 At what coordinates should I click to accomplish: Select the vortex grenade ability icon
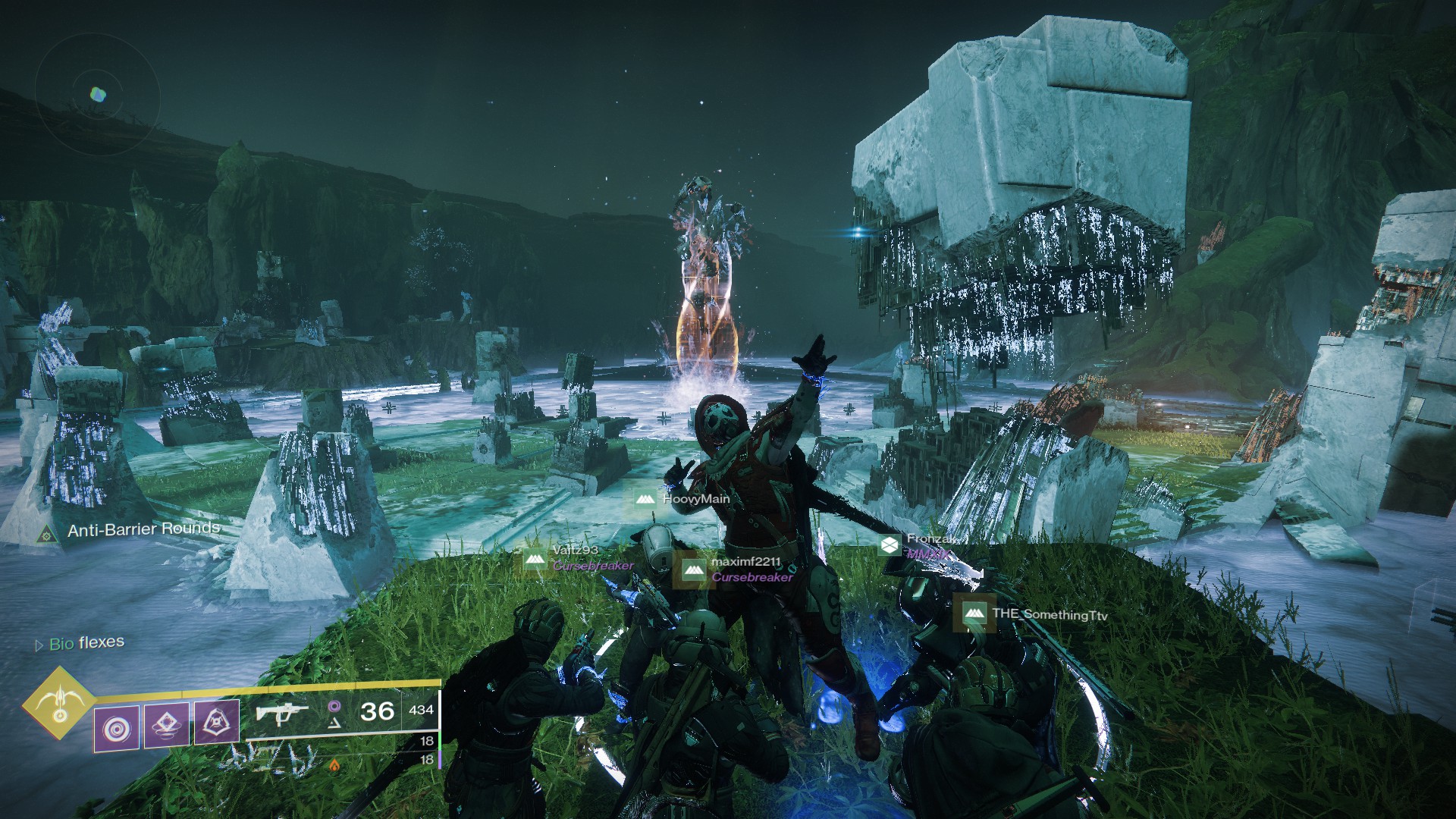(117, 729)
